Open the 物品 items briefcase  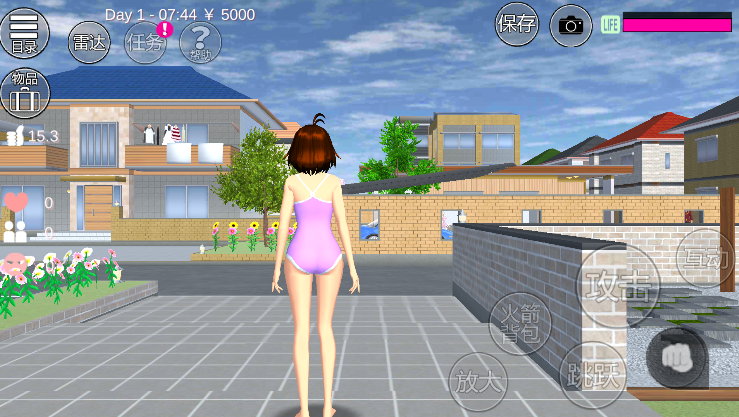point(23,92)
